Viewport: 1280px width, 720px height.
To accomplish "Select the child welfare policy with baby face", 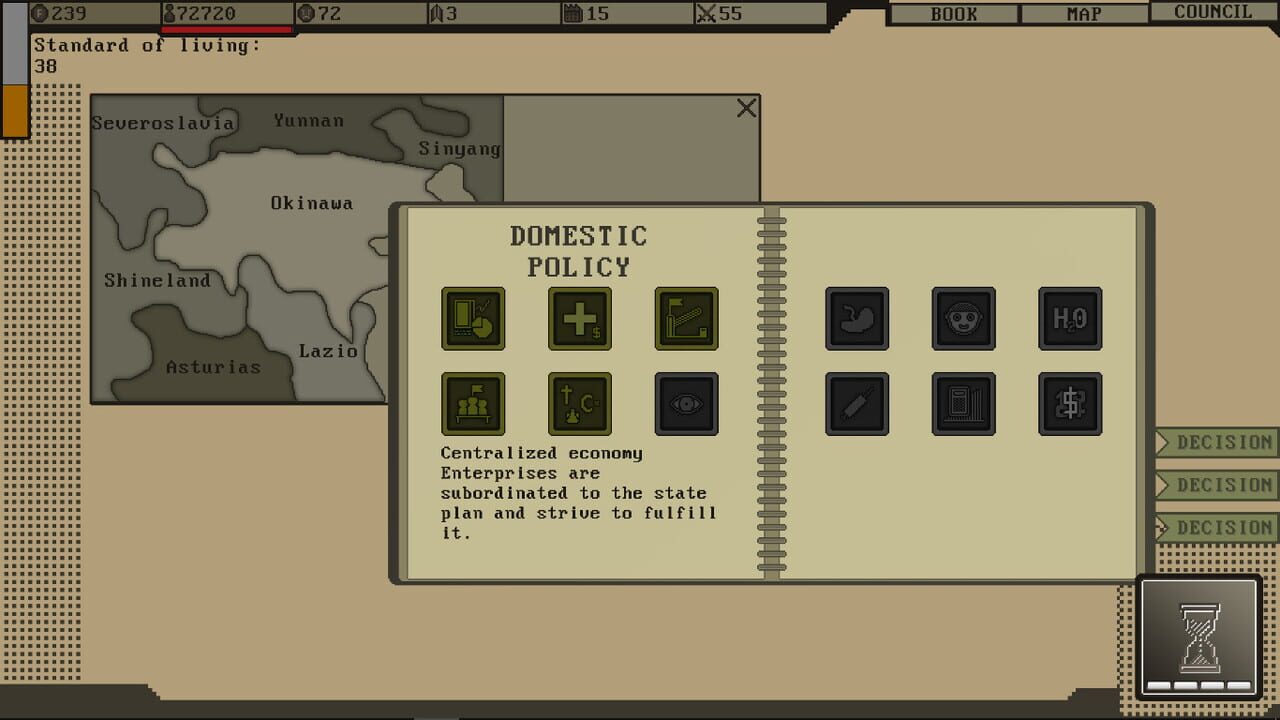I will point(963,318).
